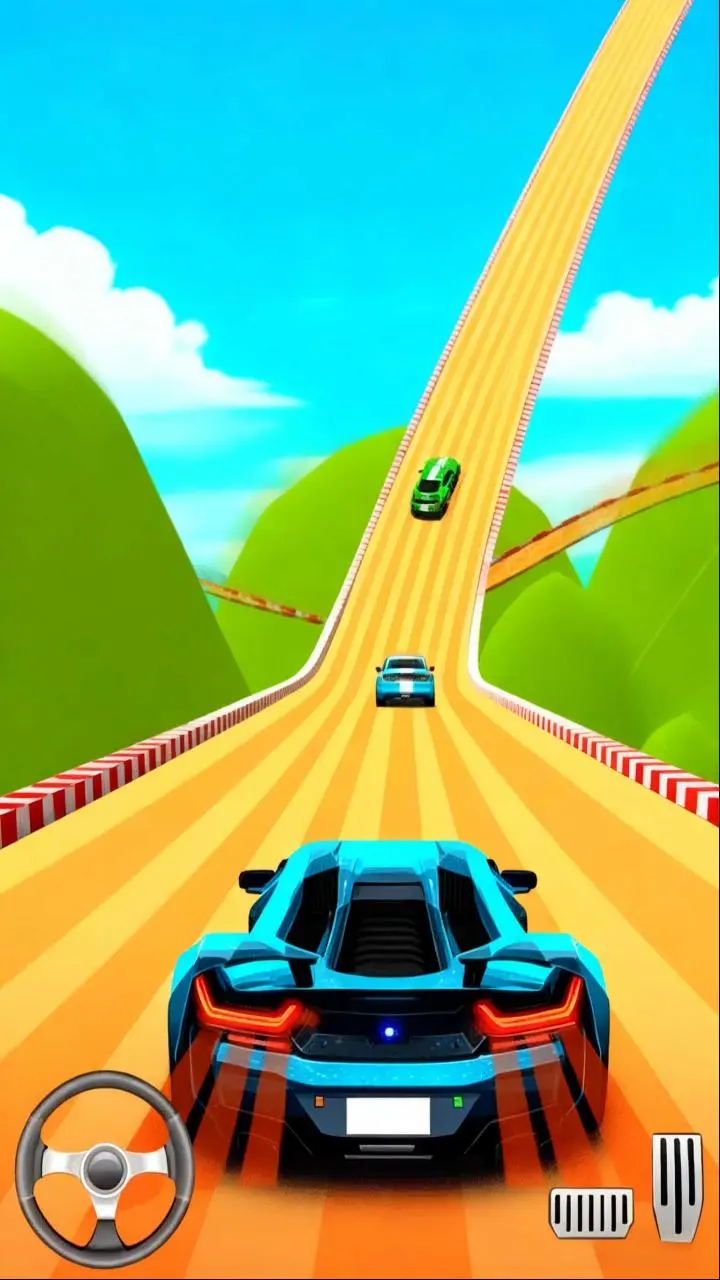Tap the steering wheel control
Image resolution: width=720 pixels, height=1280 pixels.
(104, 1168)
